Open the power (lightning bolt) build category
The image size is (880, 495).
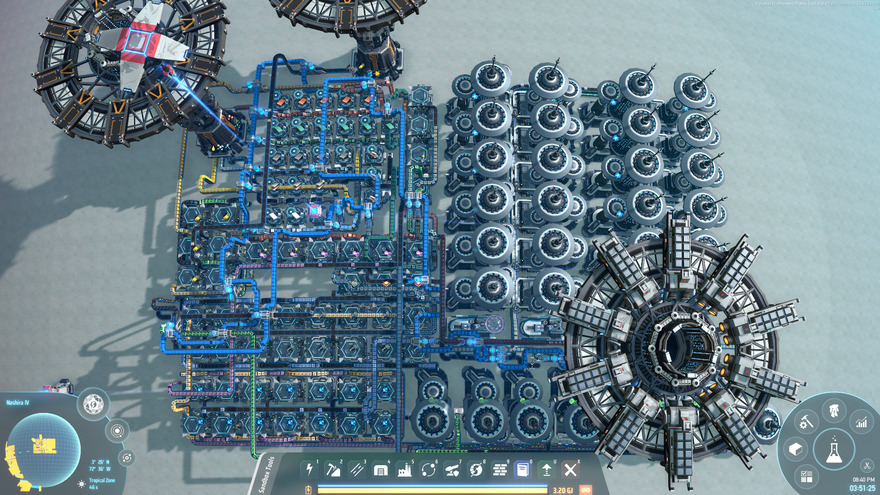(x=310, y=469)
